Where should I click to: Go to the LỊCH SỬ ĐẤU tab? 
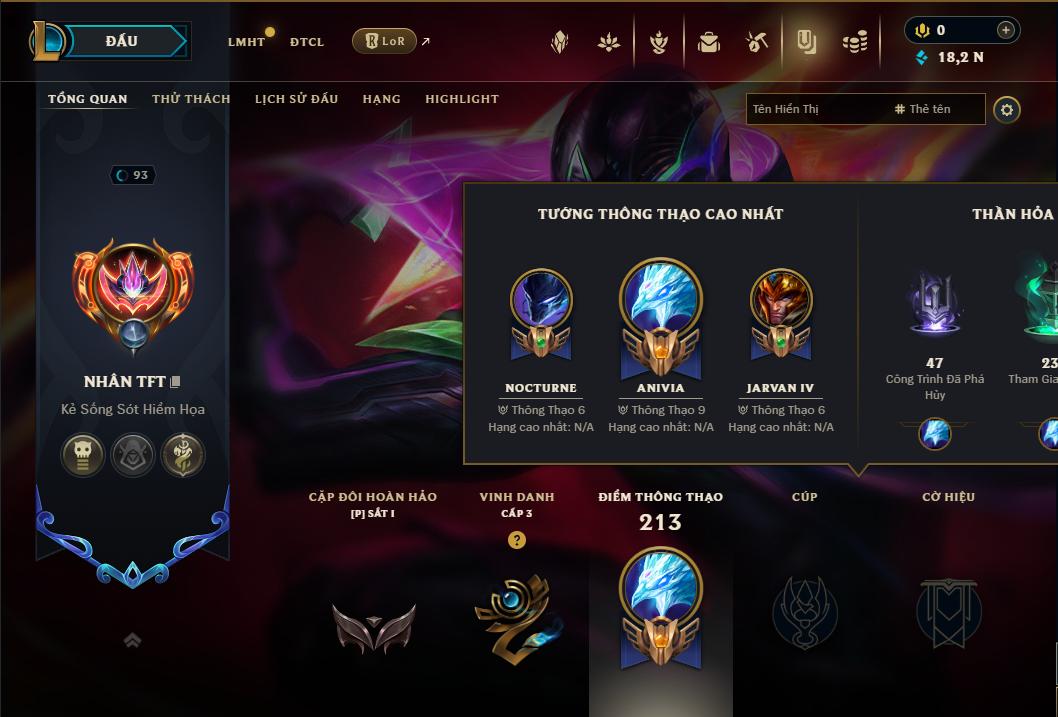click(296, 99)
